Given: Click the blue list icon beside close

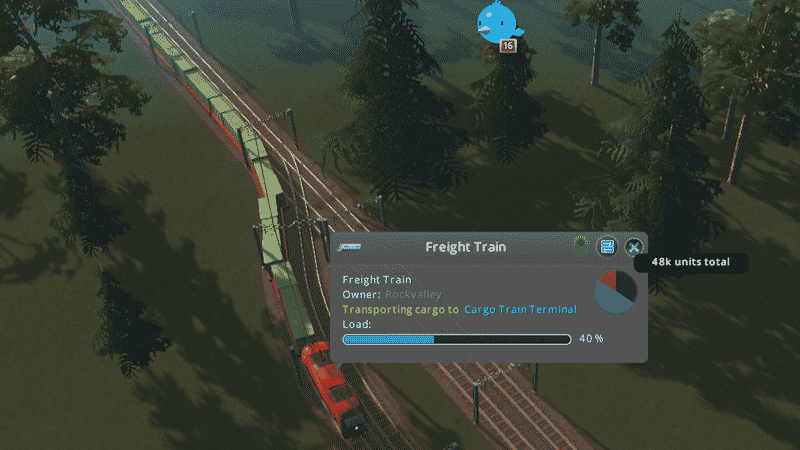Looking at the screenshot, I should point(607,247).
